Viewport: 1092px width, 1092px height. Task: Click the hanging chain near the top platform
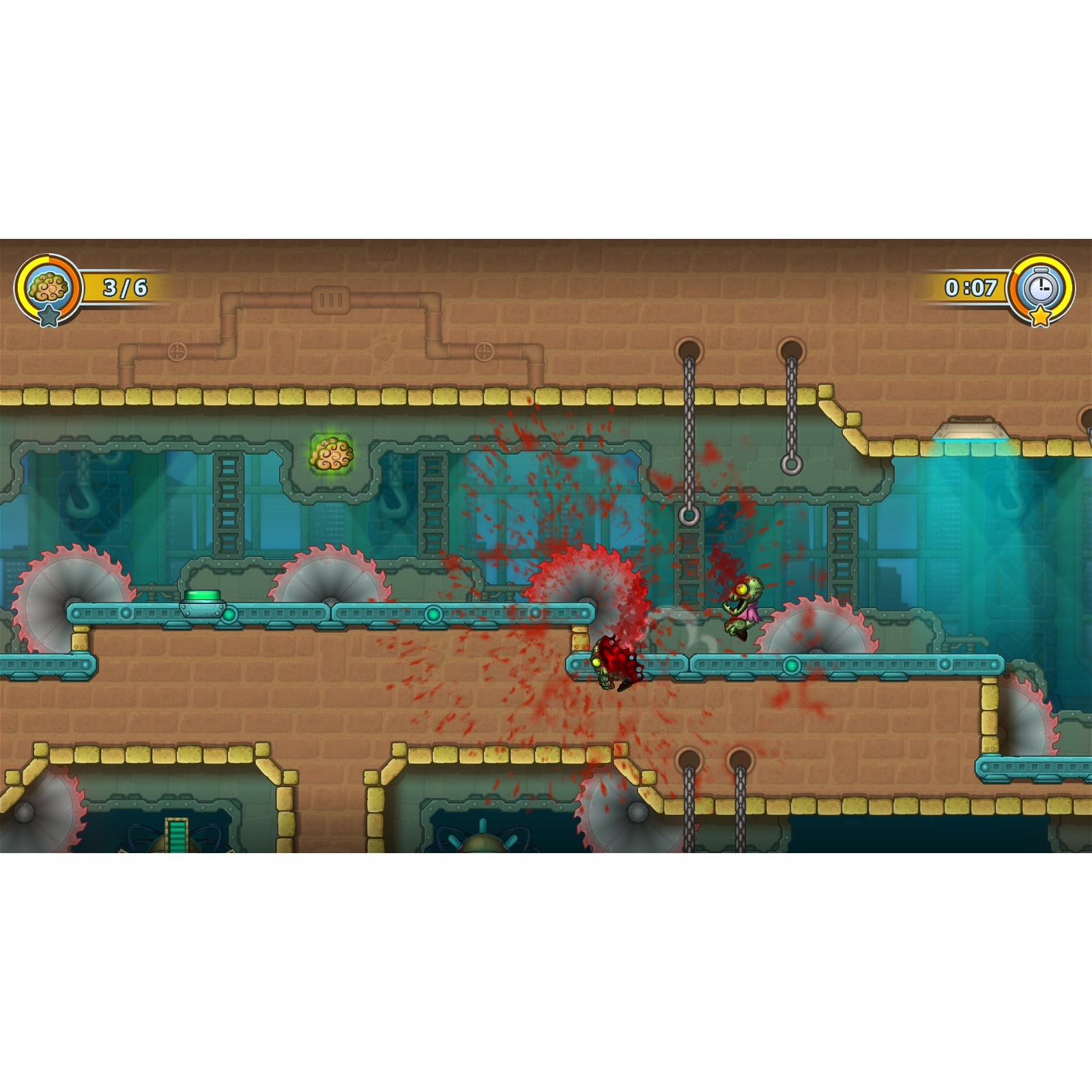[x=689, y=423]
